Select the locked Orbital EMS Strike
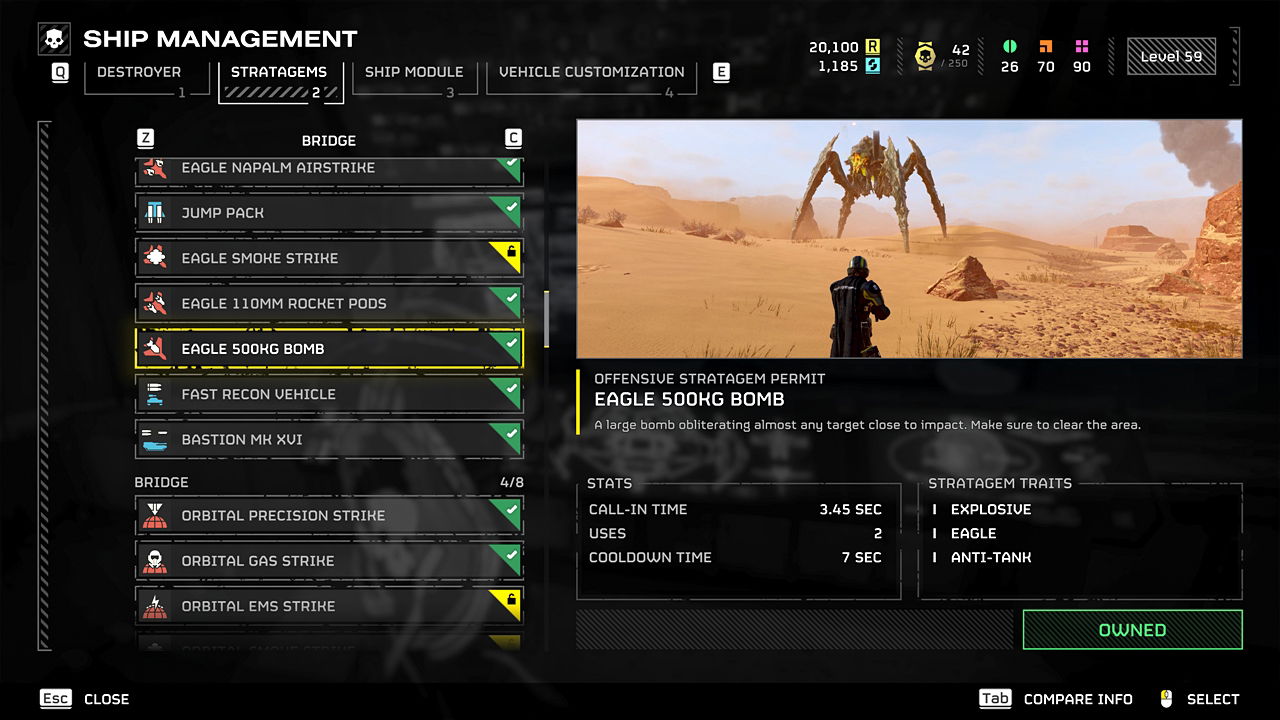This screenshot has height=720, width=1280. 329,606
